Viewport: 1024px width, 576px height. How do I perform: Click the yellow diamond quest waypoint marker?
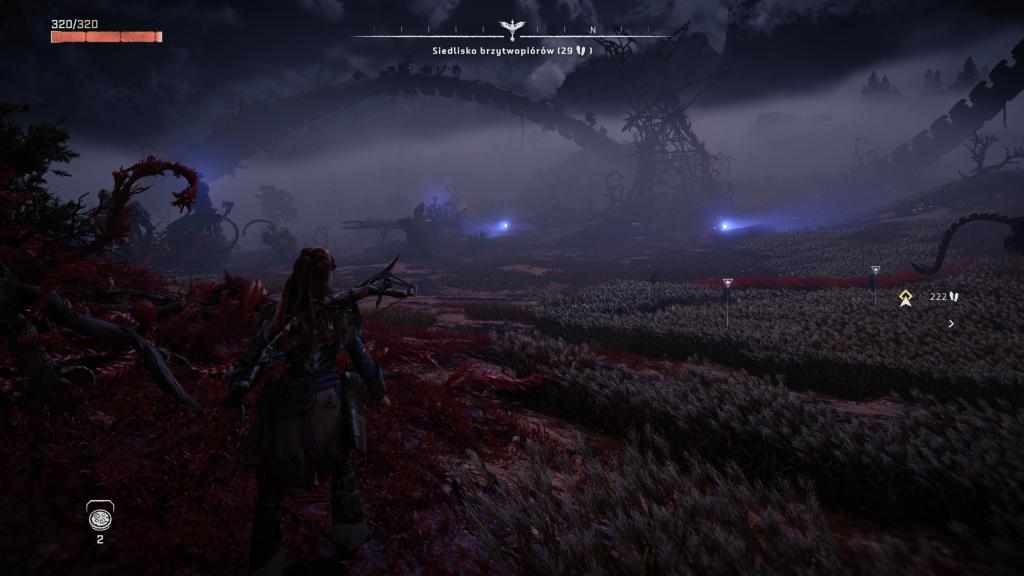[x=905, y=297]
